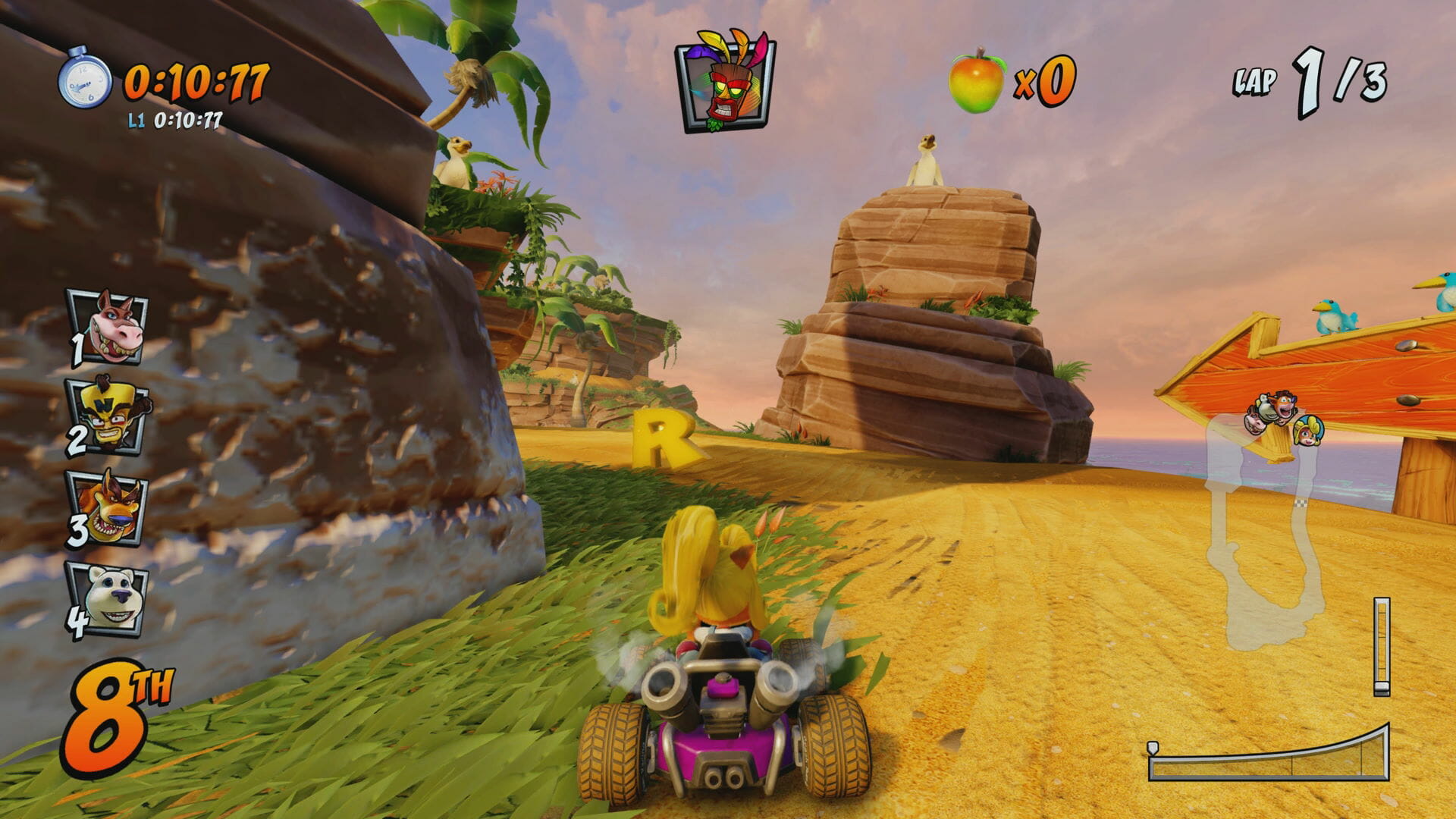
Task: Pick the polar bear fourth-place portrait
Action: coord(109,599)
